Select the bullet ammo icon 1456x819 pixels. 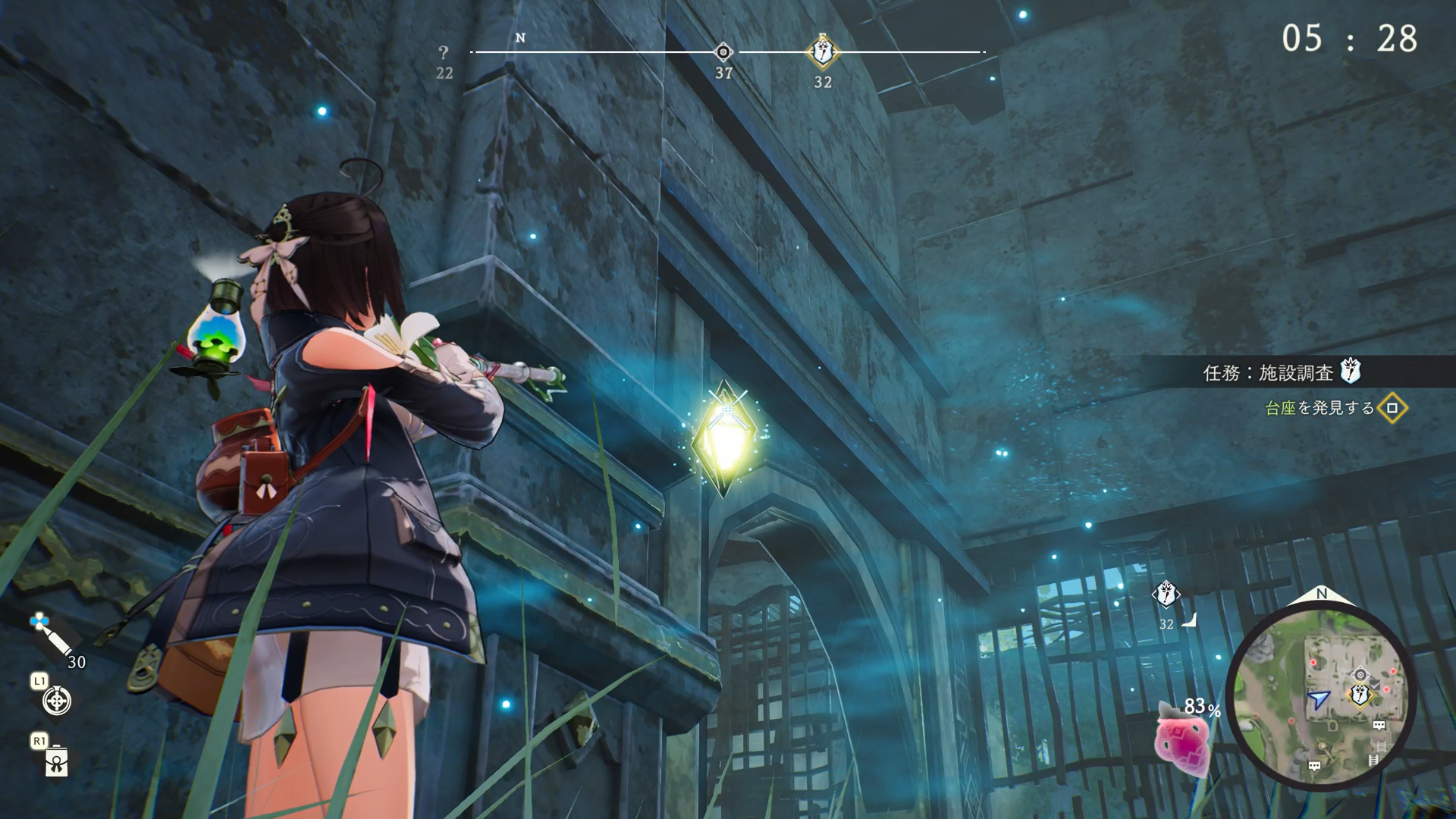[50, 635]
